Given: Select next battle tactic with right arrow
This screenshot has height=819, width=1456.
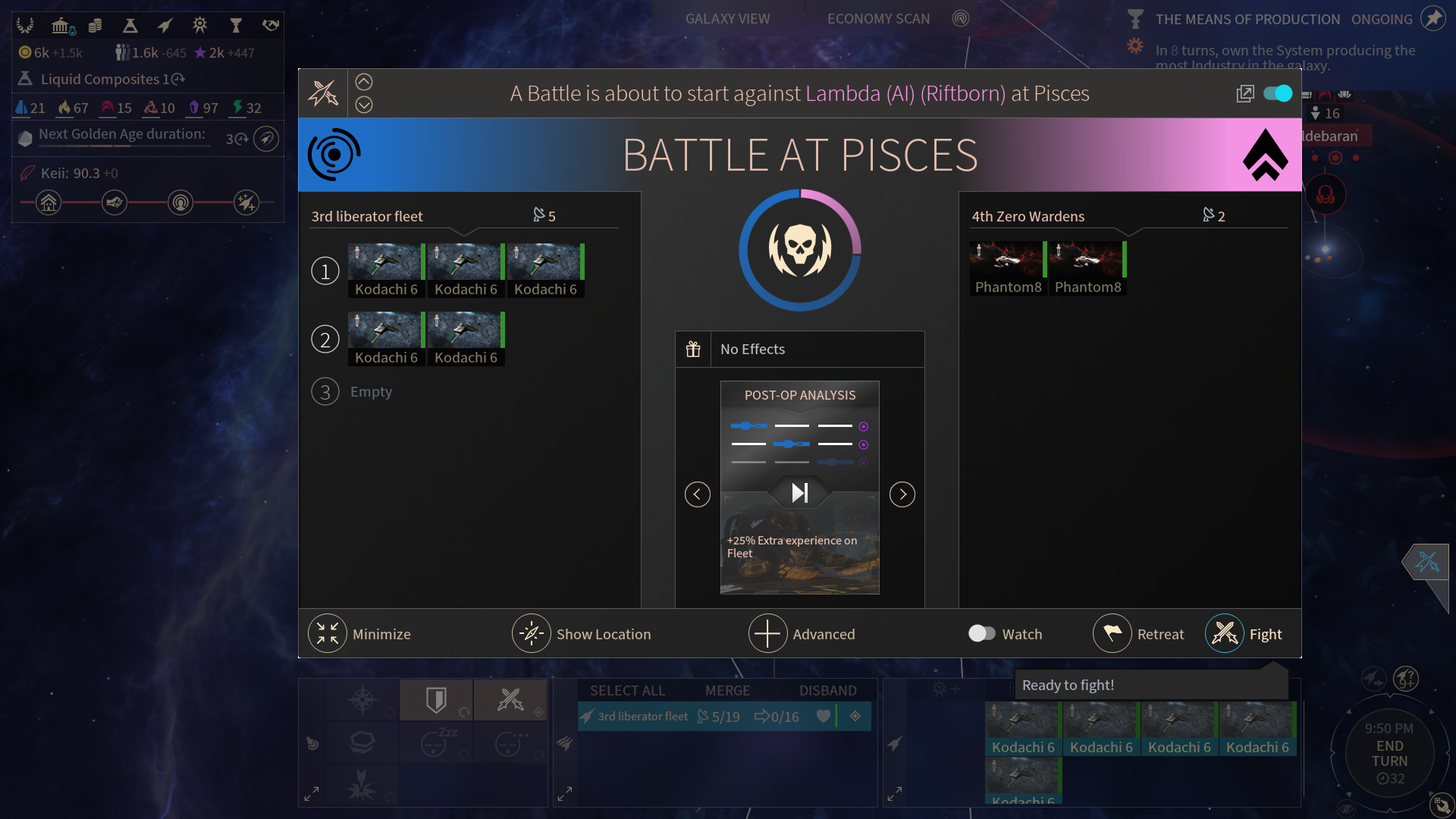Looking at the screenshot, I should coord(902,494).
